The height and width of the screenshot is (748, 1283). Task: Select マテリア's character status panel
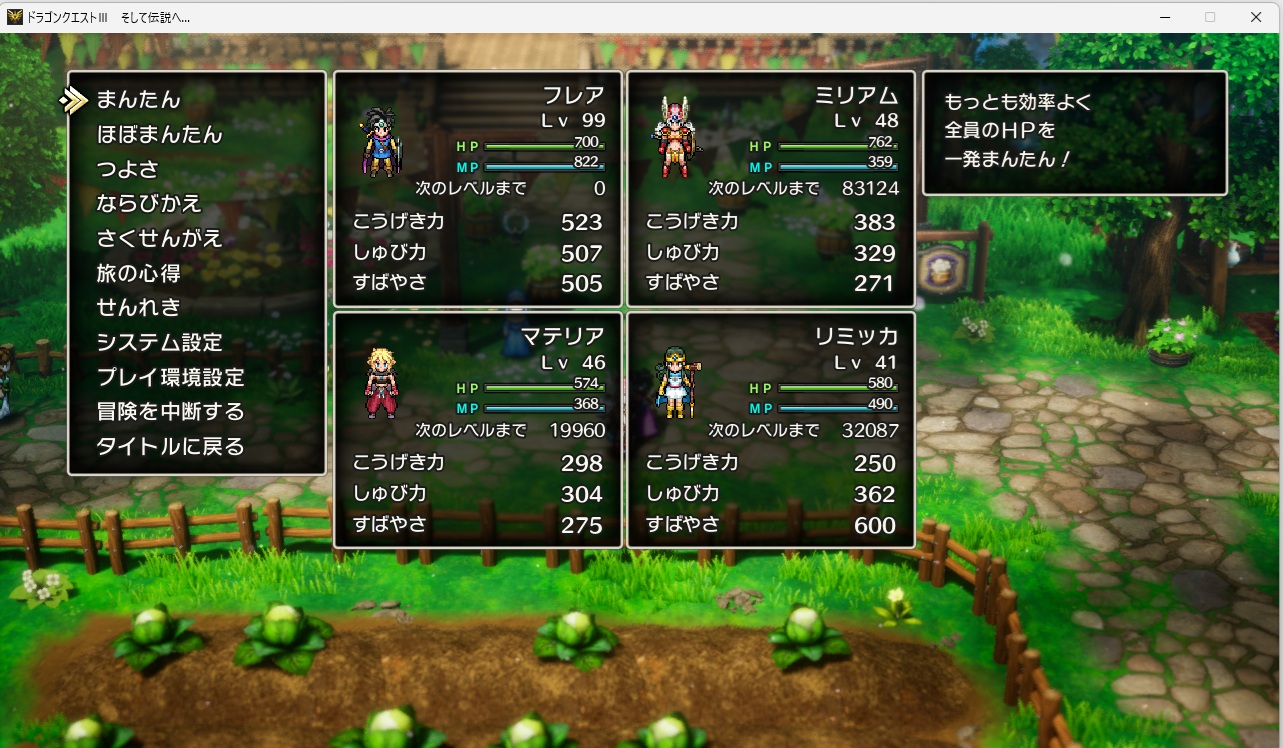click(x=478, y=430)
